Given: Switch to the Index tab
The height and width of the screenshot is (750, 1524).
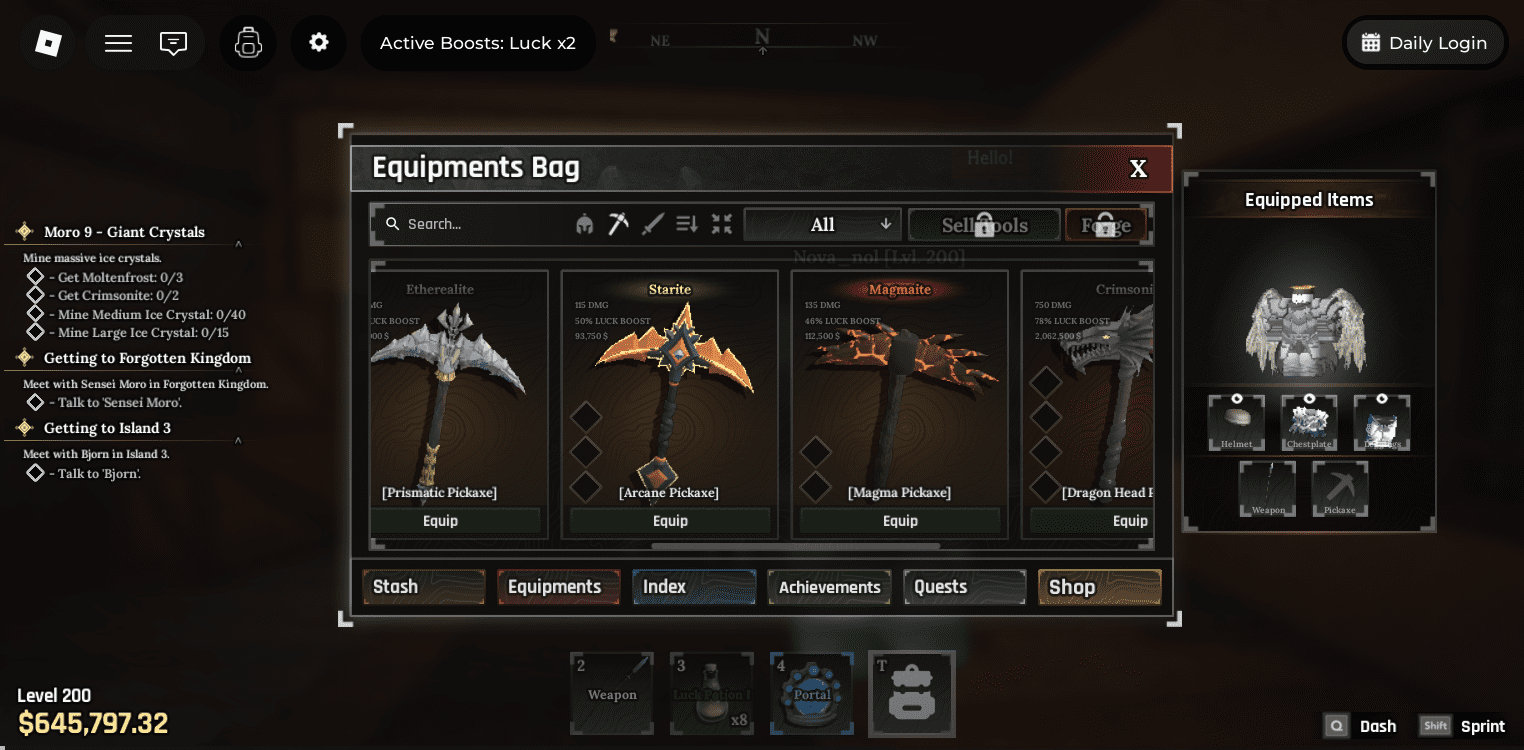Looking at the screenshot, I should point(693,587).
